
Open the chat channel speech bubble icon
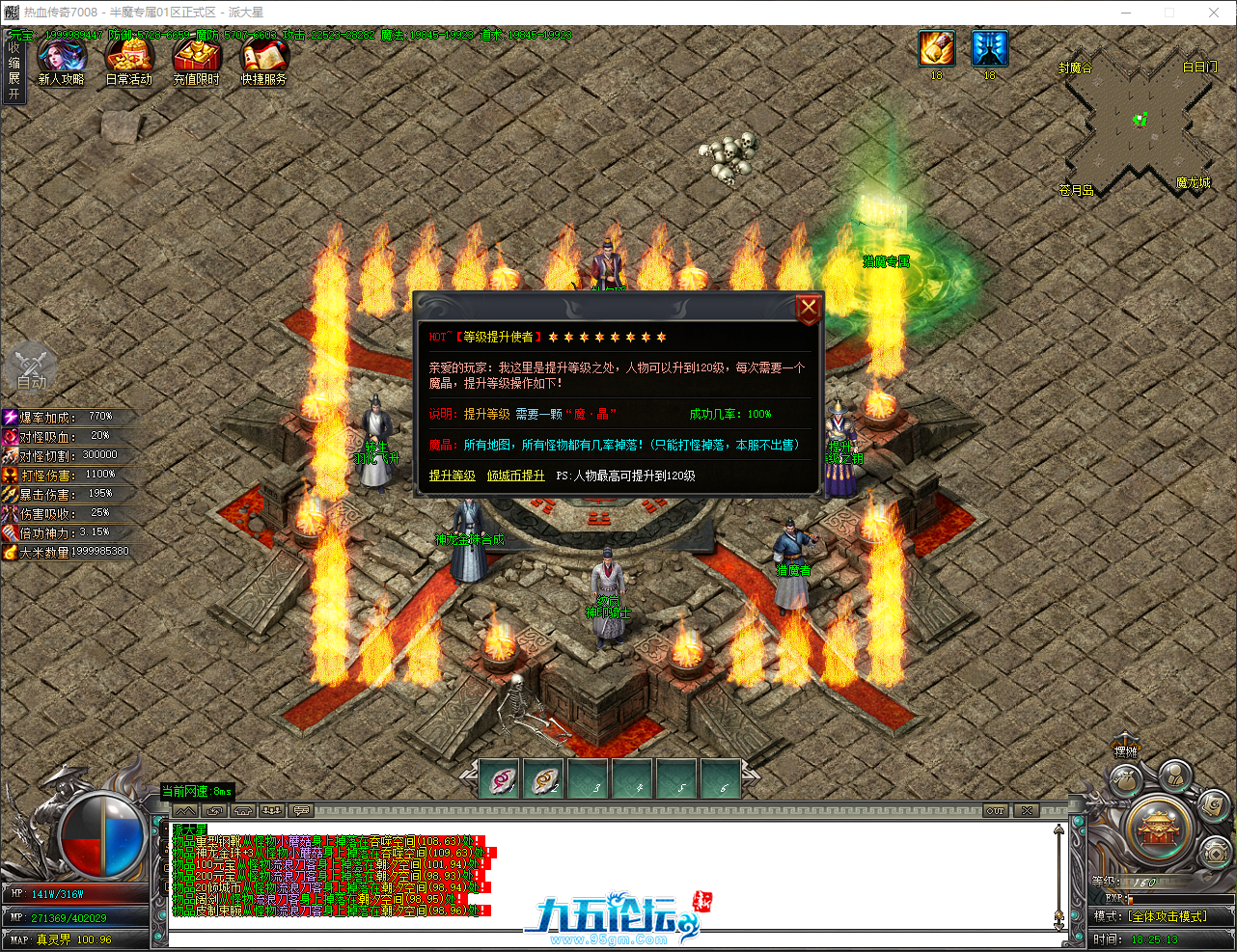tap(300, 810)
